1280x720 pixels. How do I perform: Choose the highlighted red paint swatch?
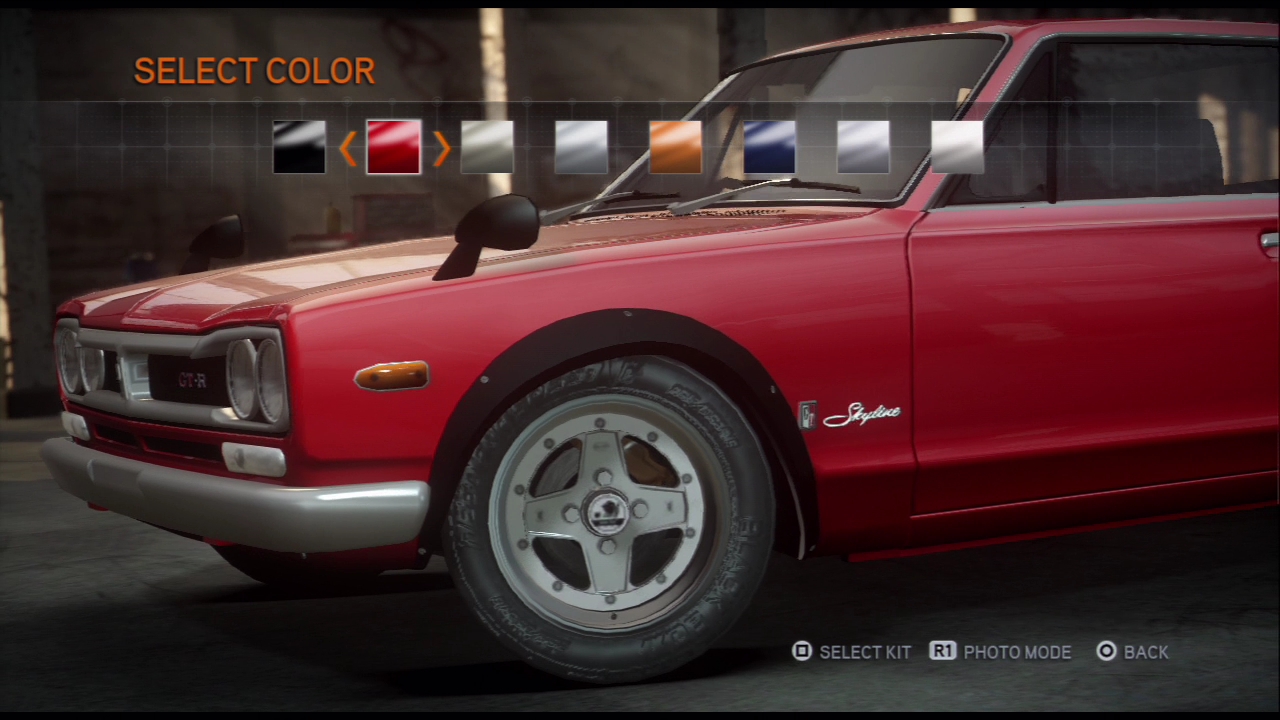[393, 147]
